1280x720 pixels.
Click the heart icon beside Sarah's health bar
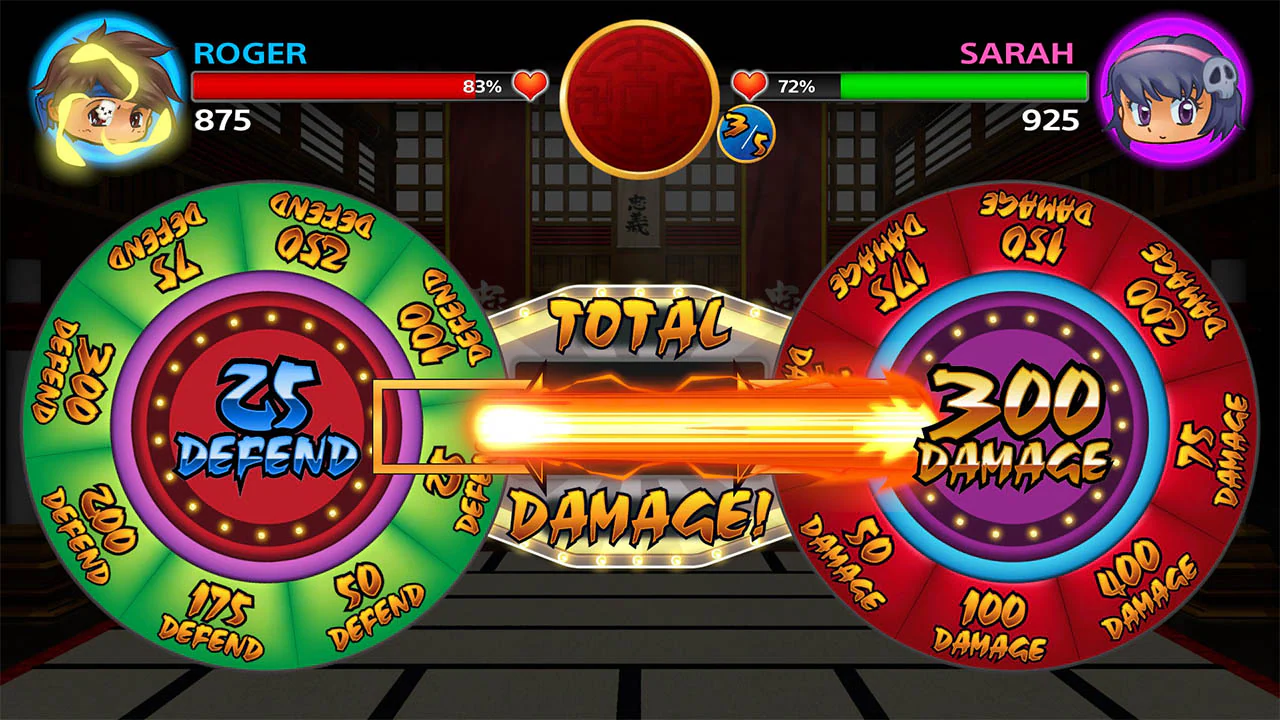coord(748,86)
